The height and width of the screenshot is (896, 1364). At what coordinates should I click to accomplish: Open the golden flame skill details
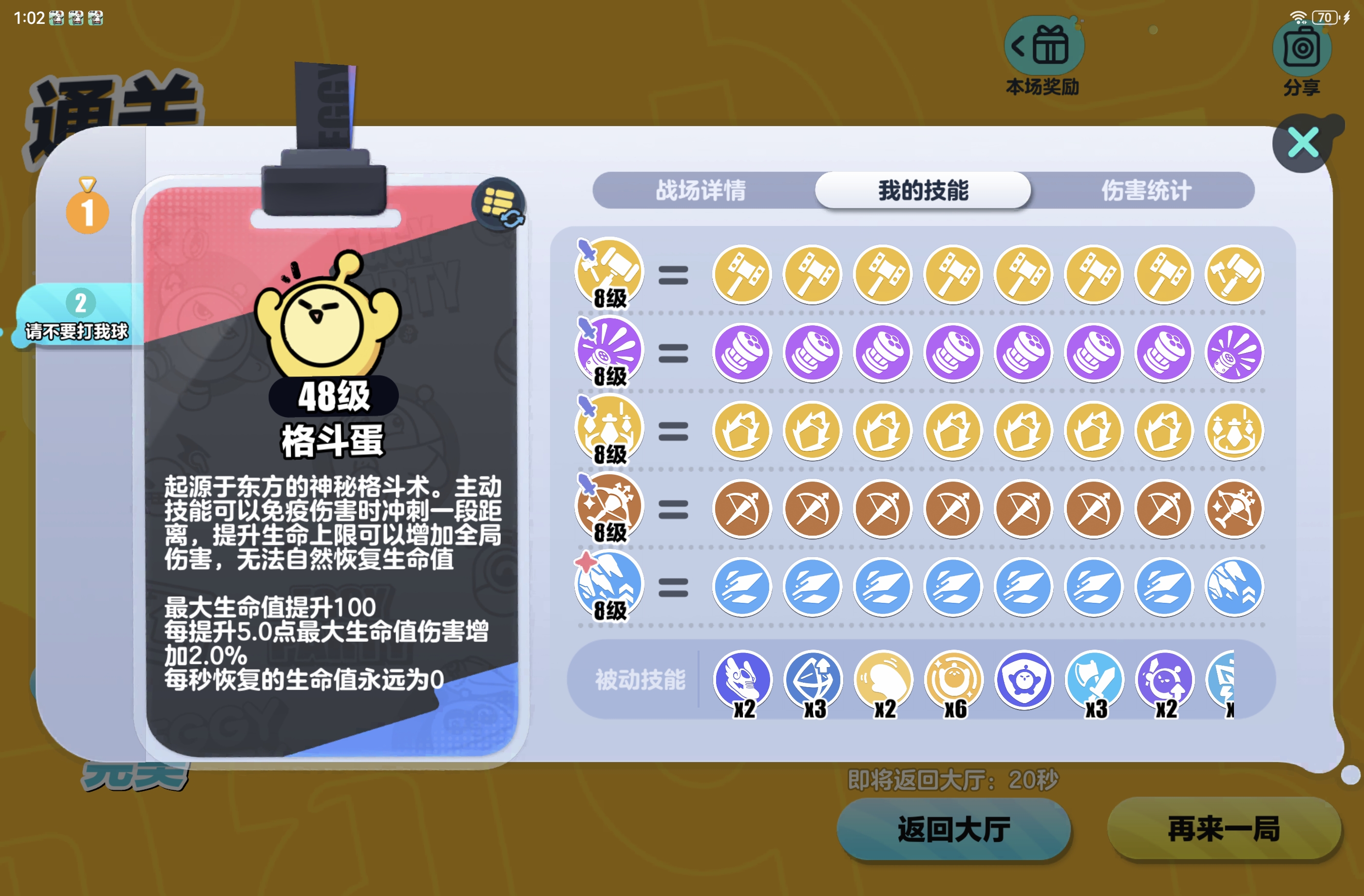pyautogui.click(x=608, y=429)
